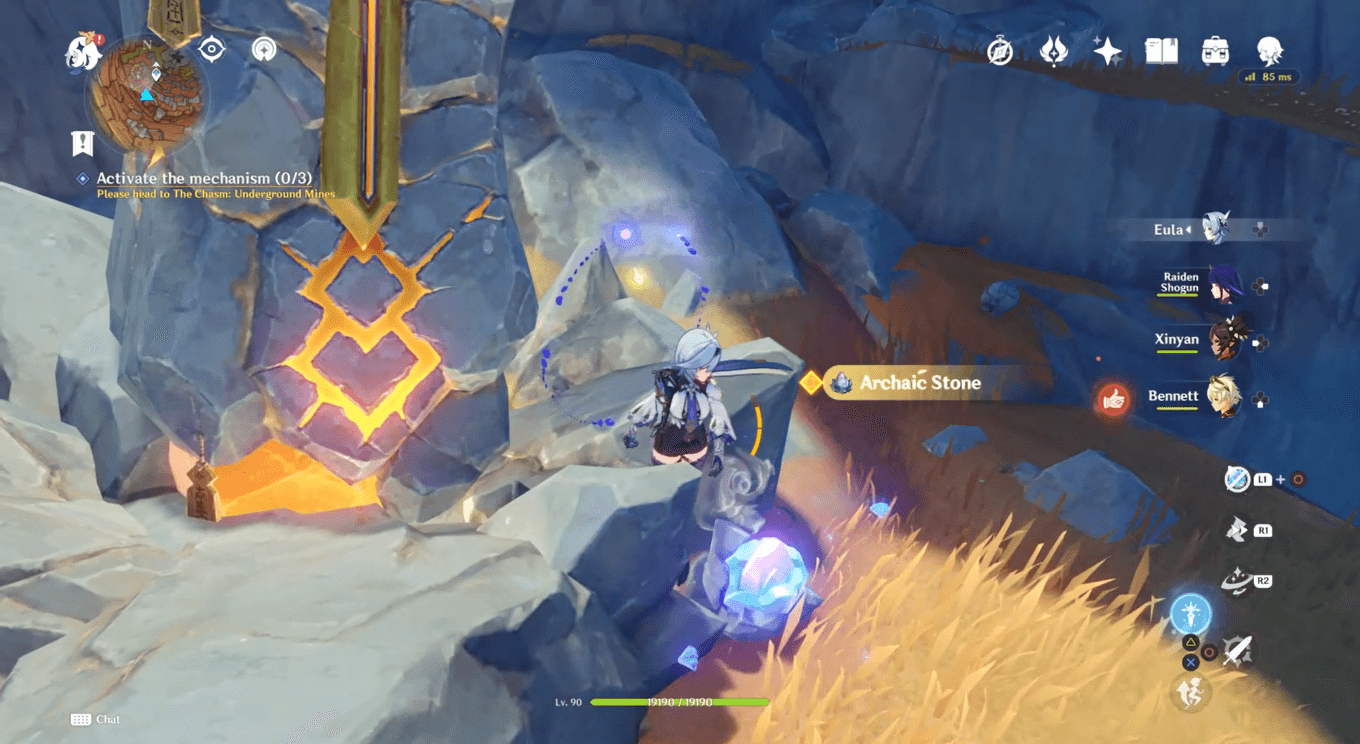Open the Chat panel
The height and width of the screenshot is (744, 1360).
click(x=96, y=719)
